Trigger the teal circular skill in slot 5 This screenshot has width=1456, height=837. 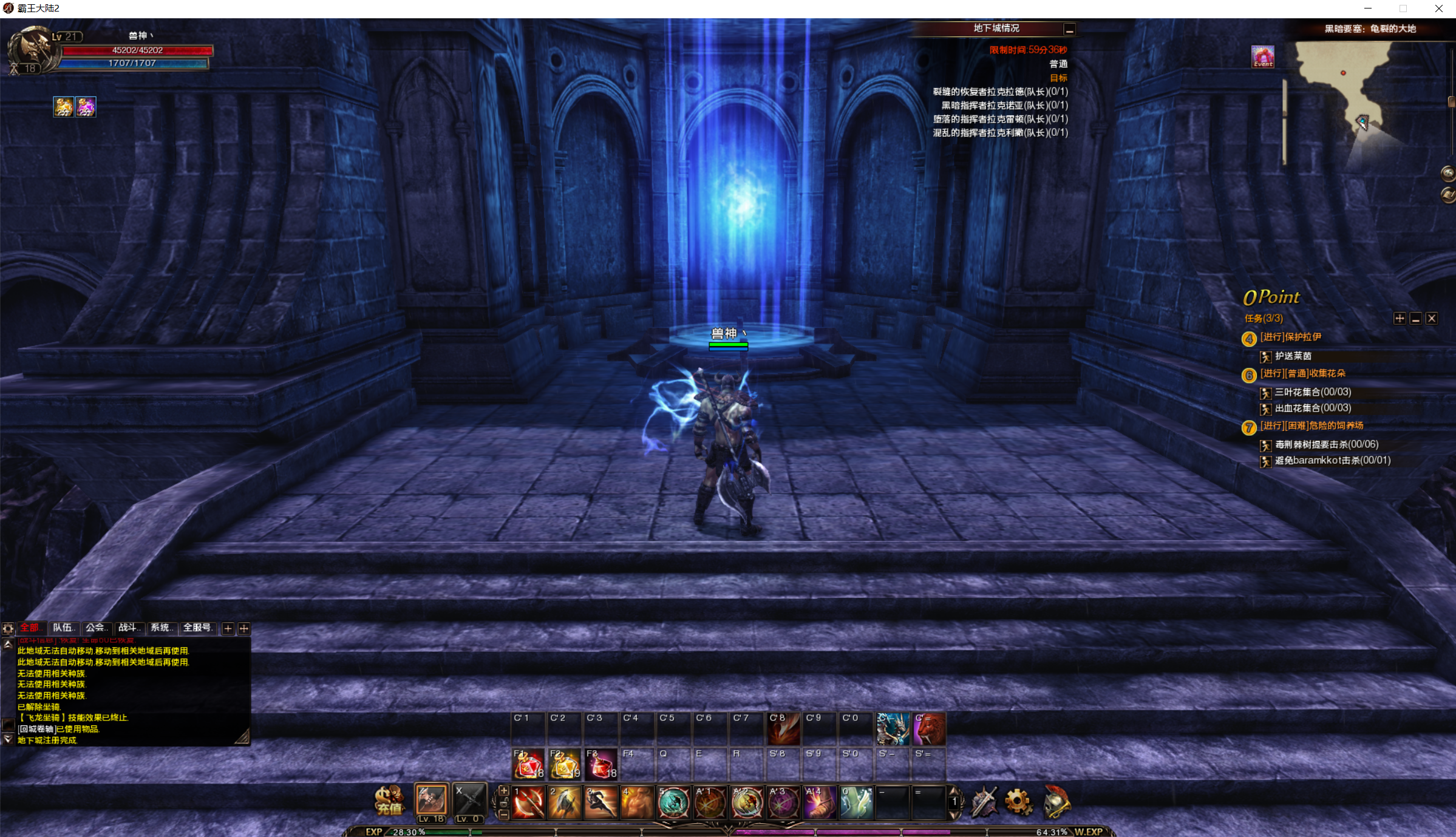pos(673,802)
